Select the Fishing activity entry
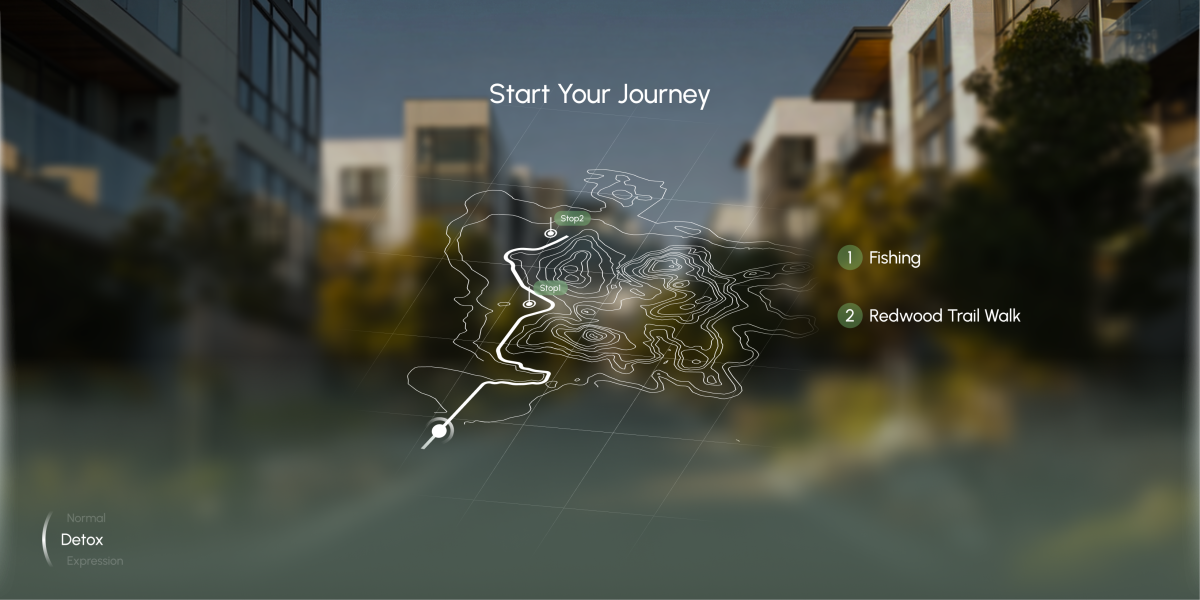 click(880, 258)
